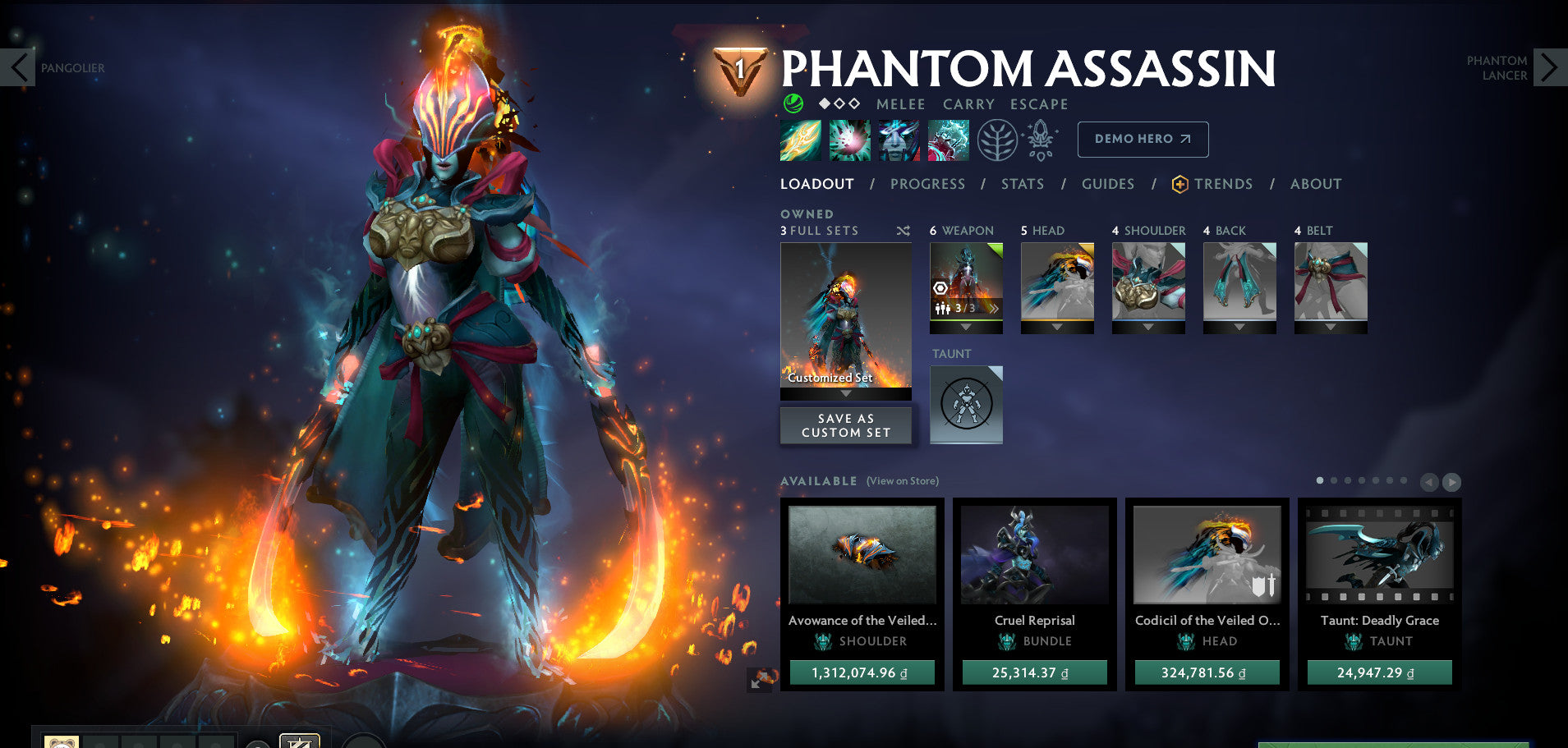This screenshot has height=748, width=1568.
Task: Select the Stifling Dagger ability icon
Action: [x=799, y=140]
